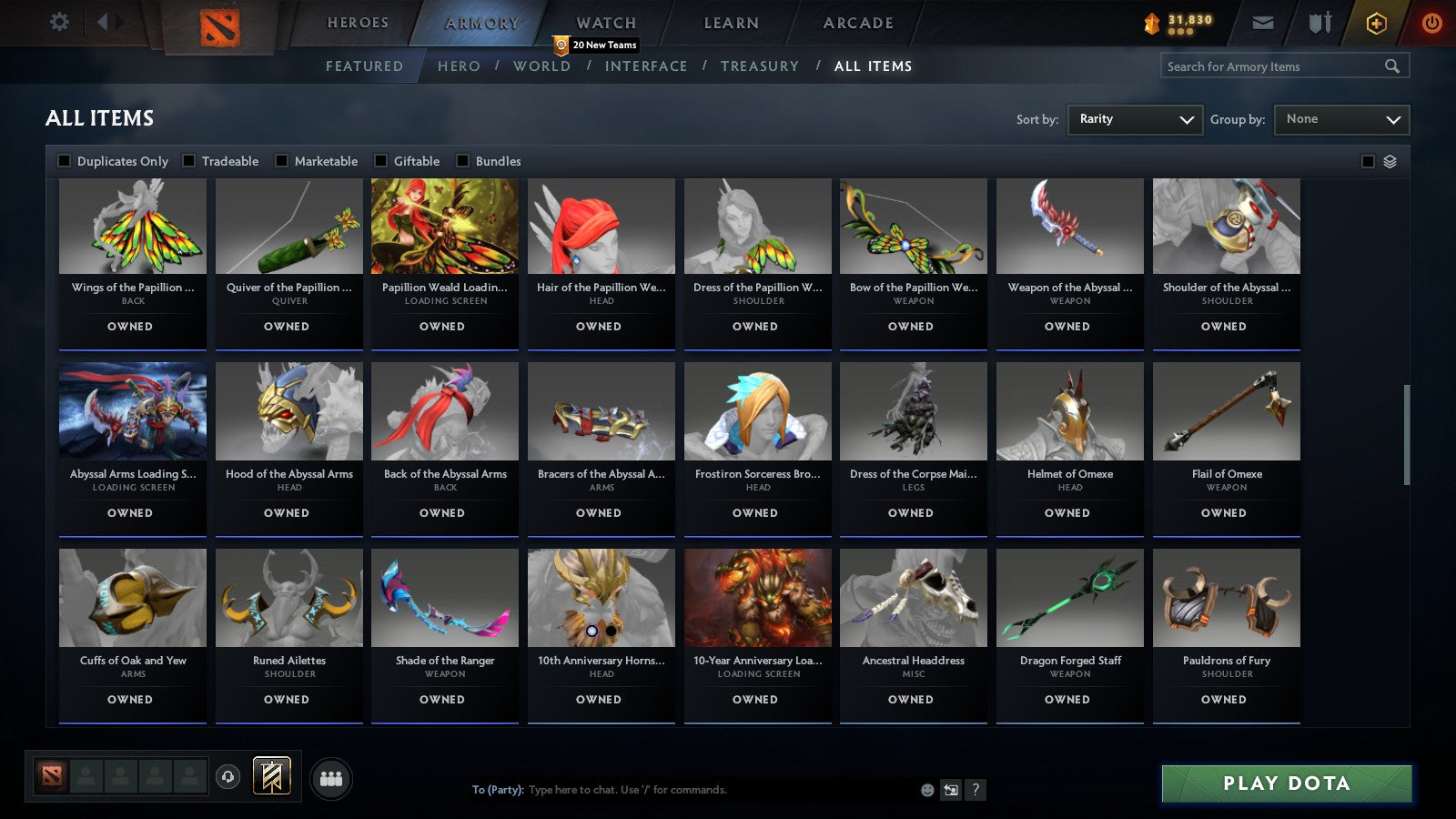The width and height of the screenshot is (1456, 819).
Task: Open settings with the gear icon
Action: pos(59,22)
